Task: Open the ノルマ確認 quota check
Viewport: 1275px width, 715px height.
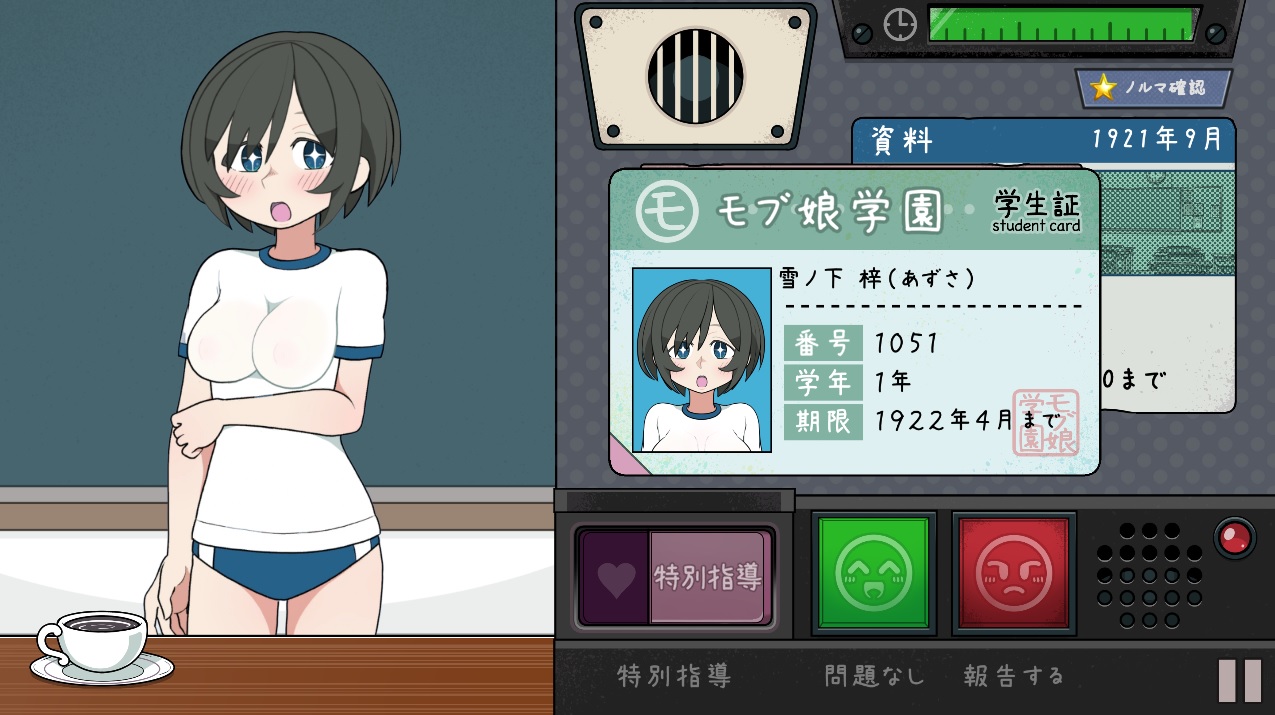Action: click(x=1154, y=88)
